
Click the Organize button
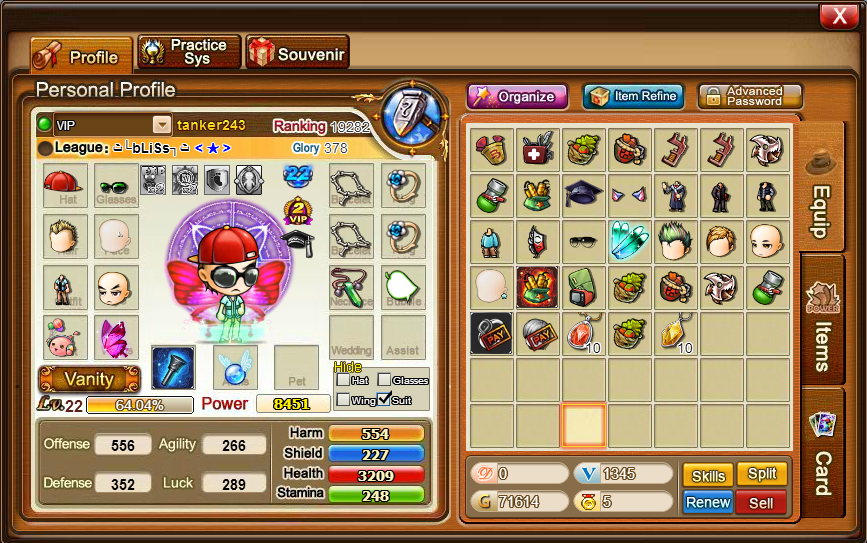[517, 96]
